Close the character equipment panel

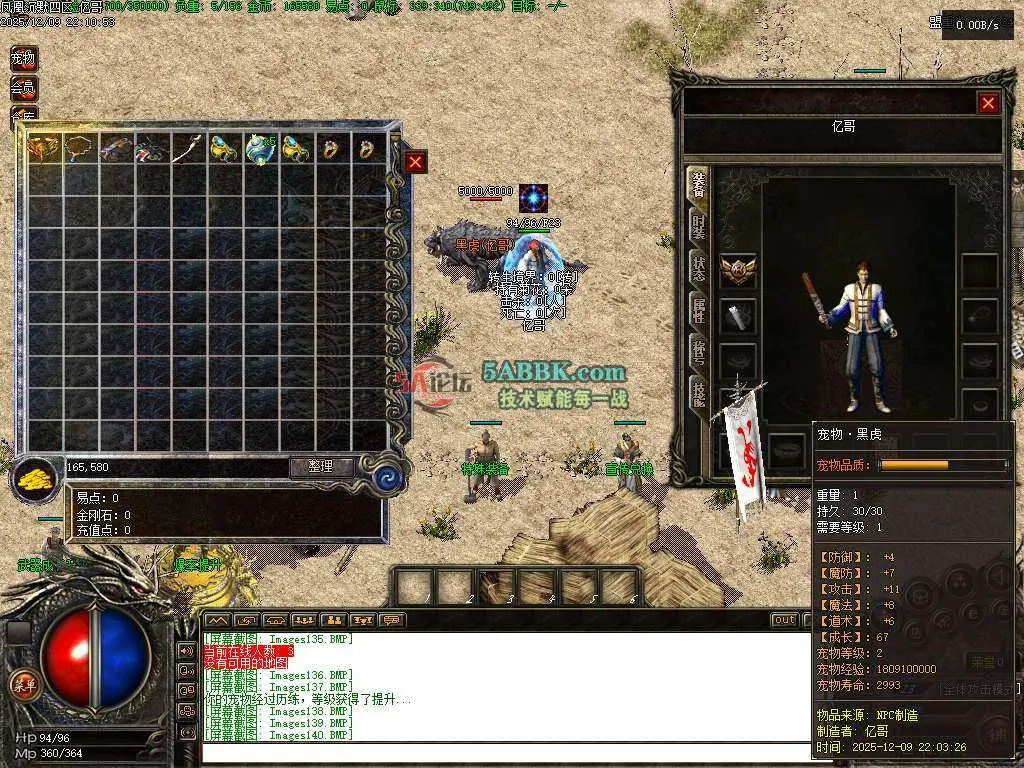pyautogui.click(x=988, y=103)
